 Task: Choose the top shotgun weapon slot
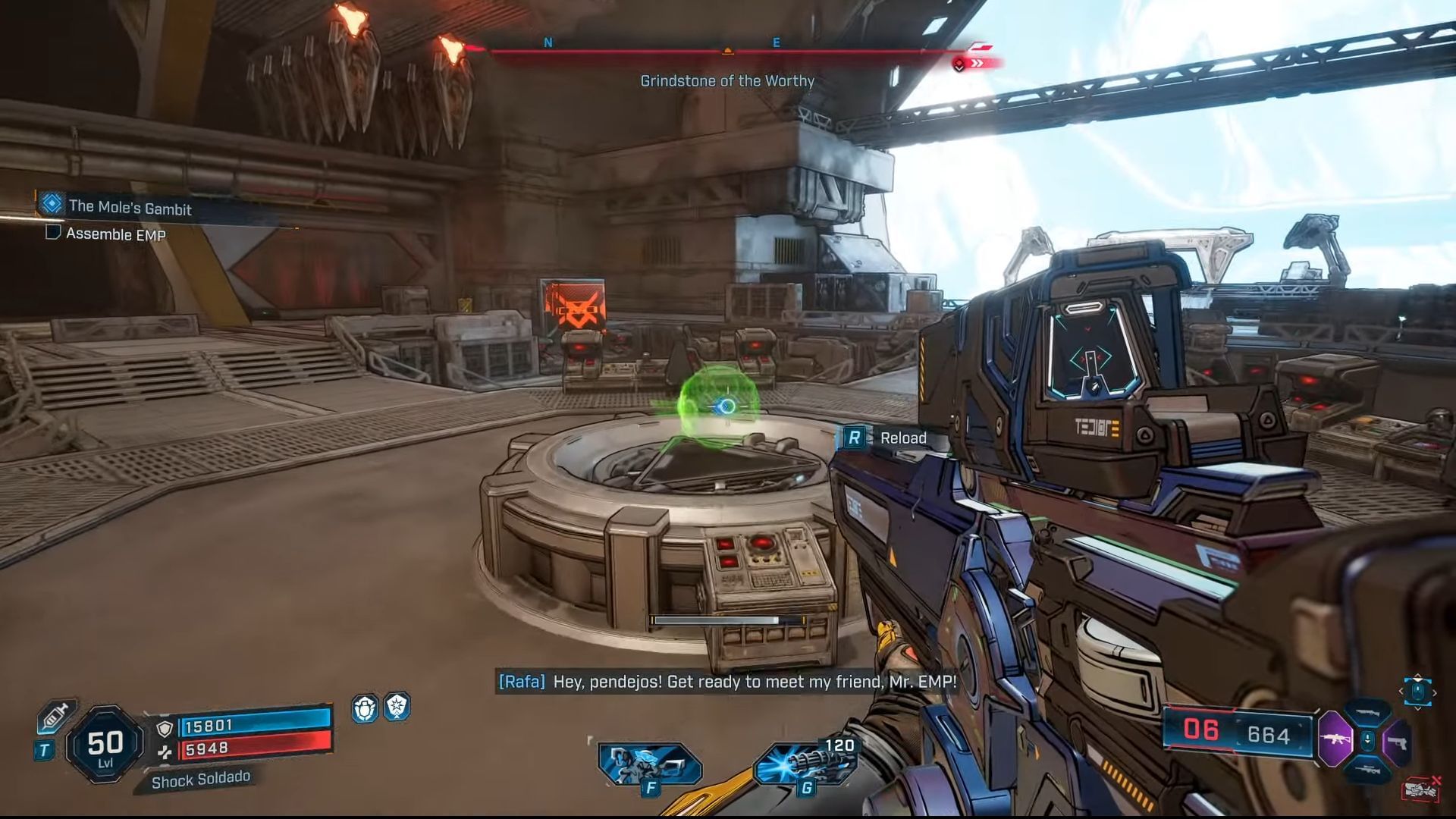tap(1367, 713)
